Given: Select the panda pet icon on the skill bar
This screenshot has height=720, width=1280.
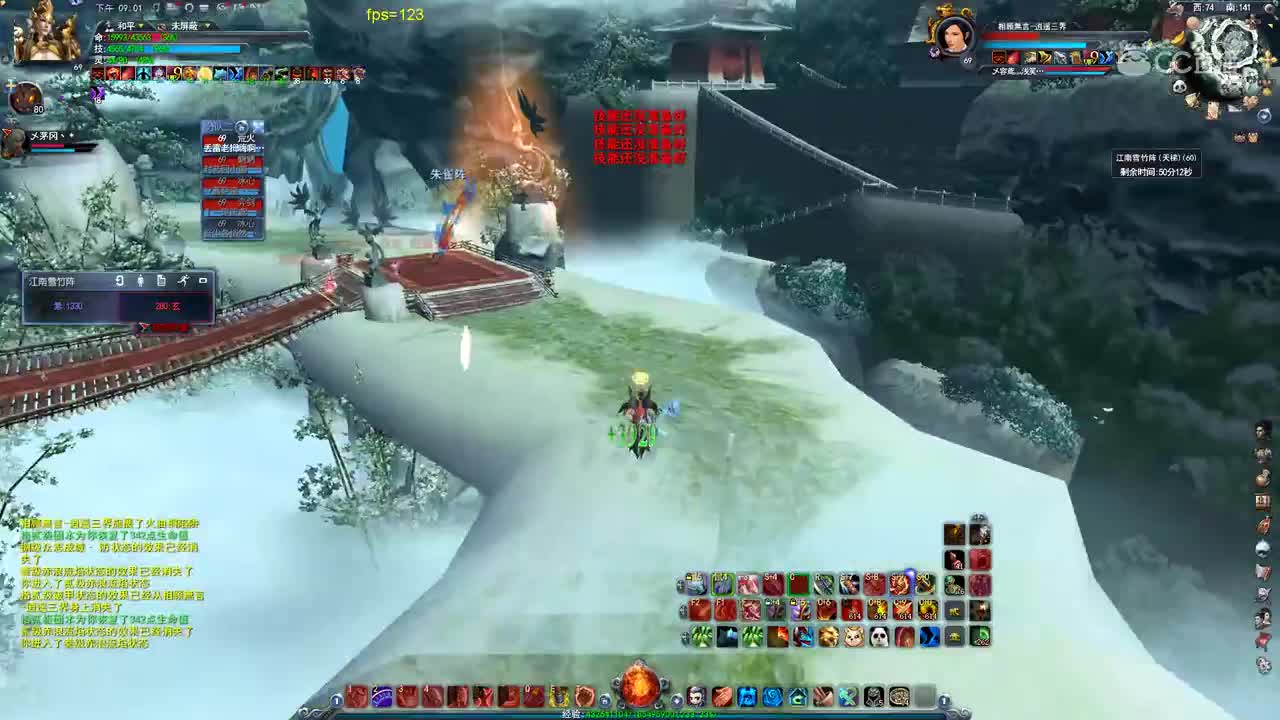Looking at the screenshot, I should click(x=877, y=635).
